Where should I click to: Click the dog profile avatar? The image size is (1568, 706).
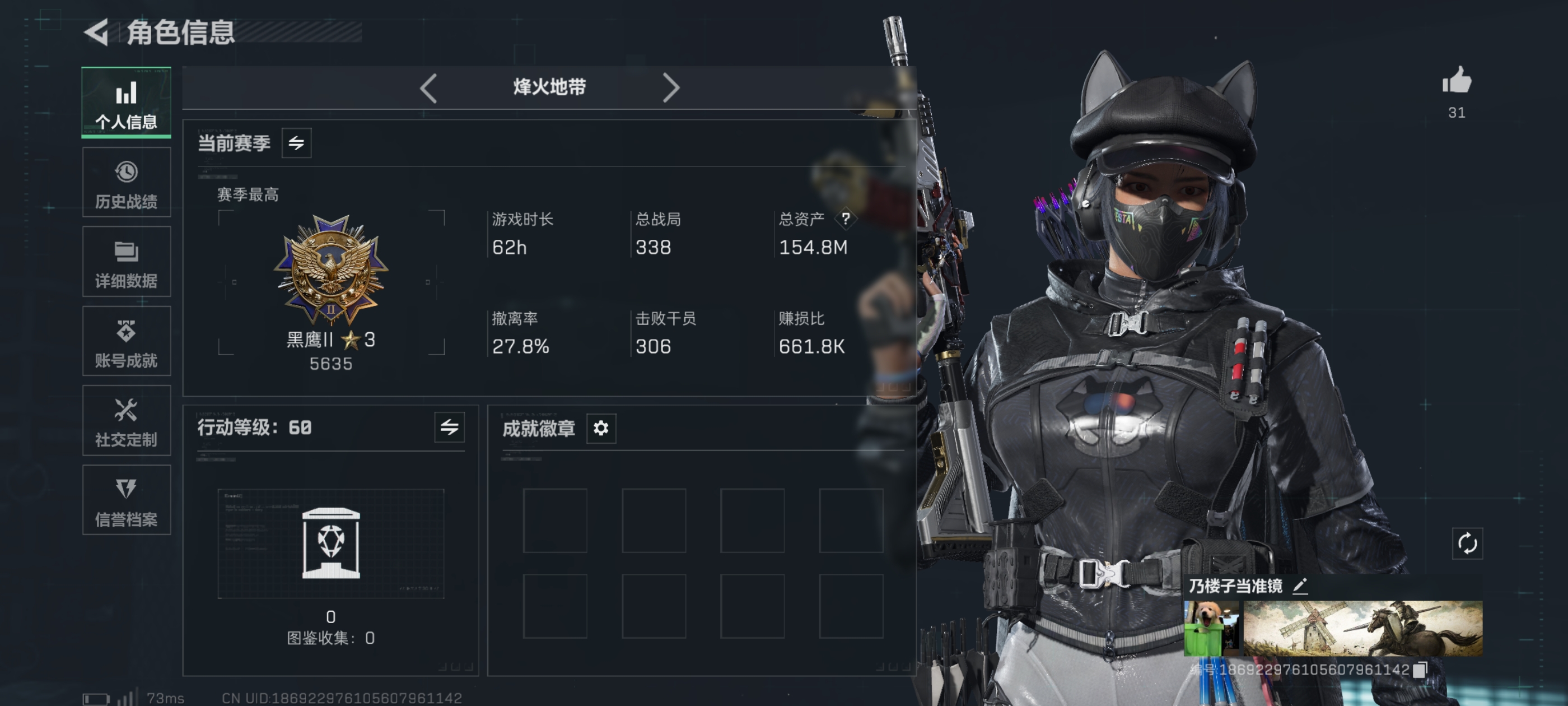coord(1211,628)
